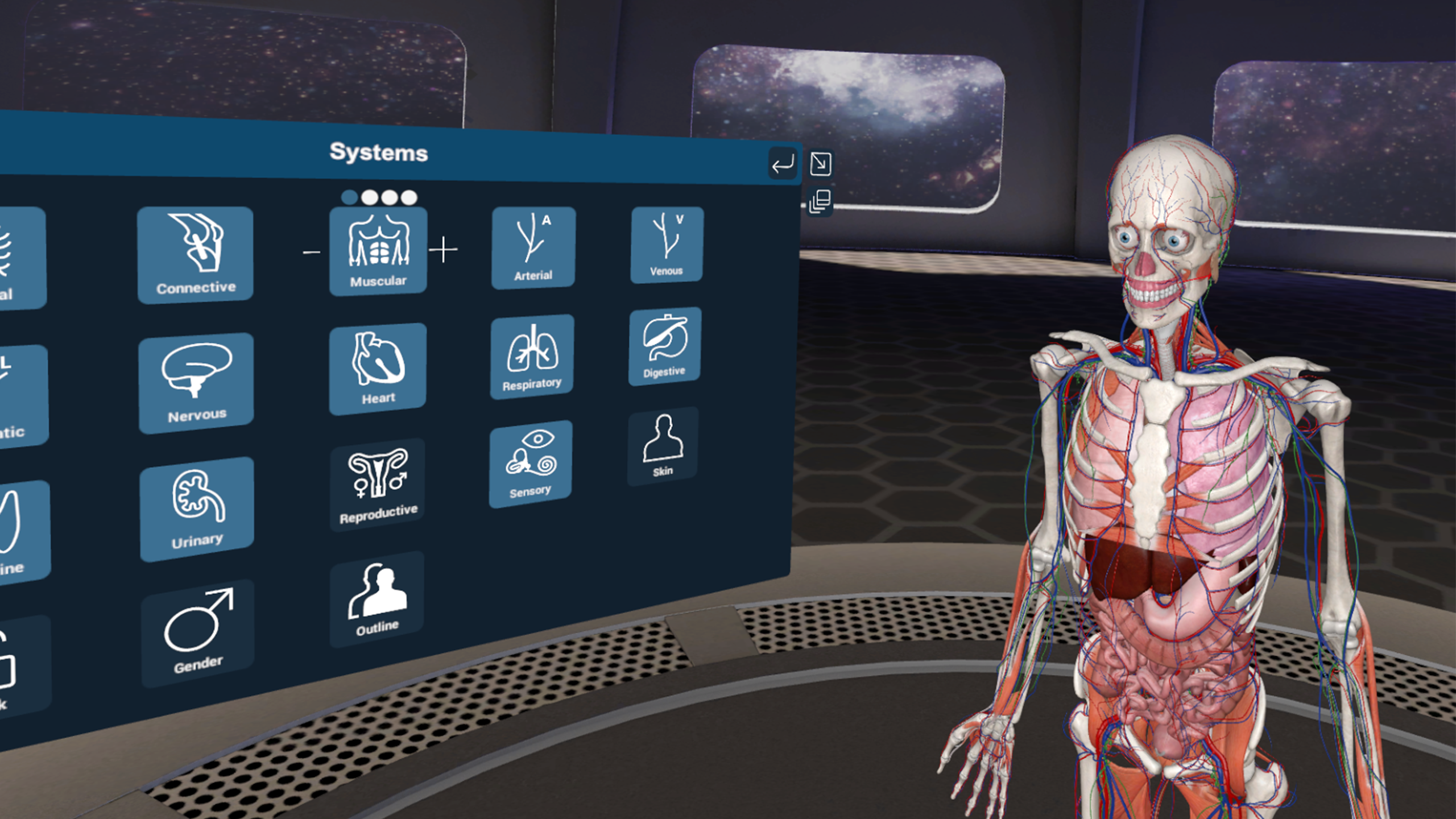Toggle the Heart layer
Image resolution: width=1456 pixels, height=819 pixels.
click(x=378, y=369)
